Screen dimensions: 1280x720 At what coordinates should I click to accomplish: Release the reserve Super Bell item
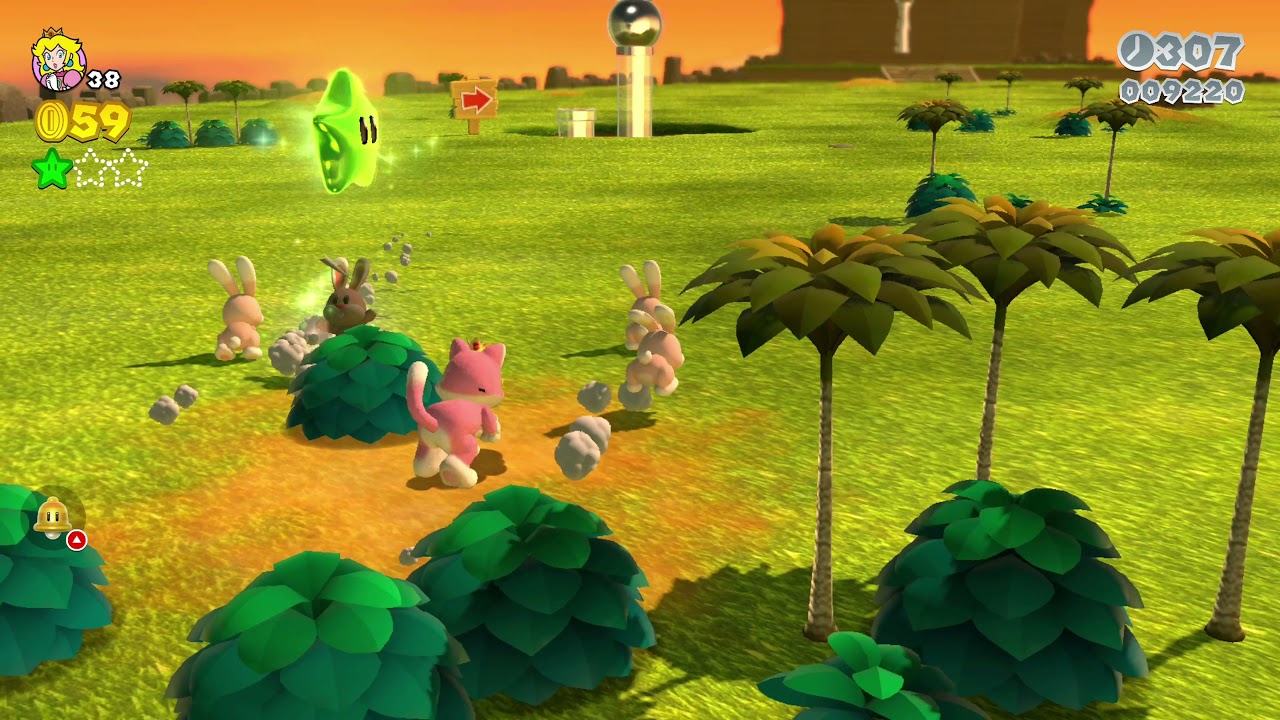tap(53, 517)
